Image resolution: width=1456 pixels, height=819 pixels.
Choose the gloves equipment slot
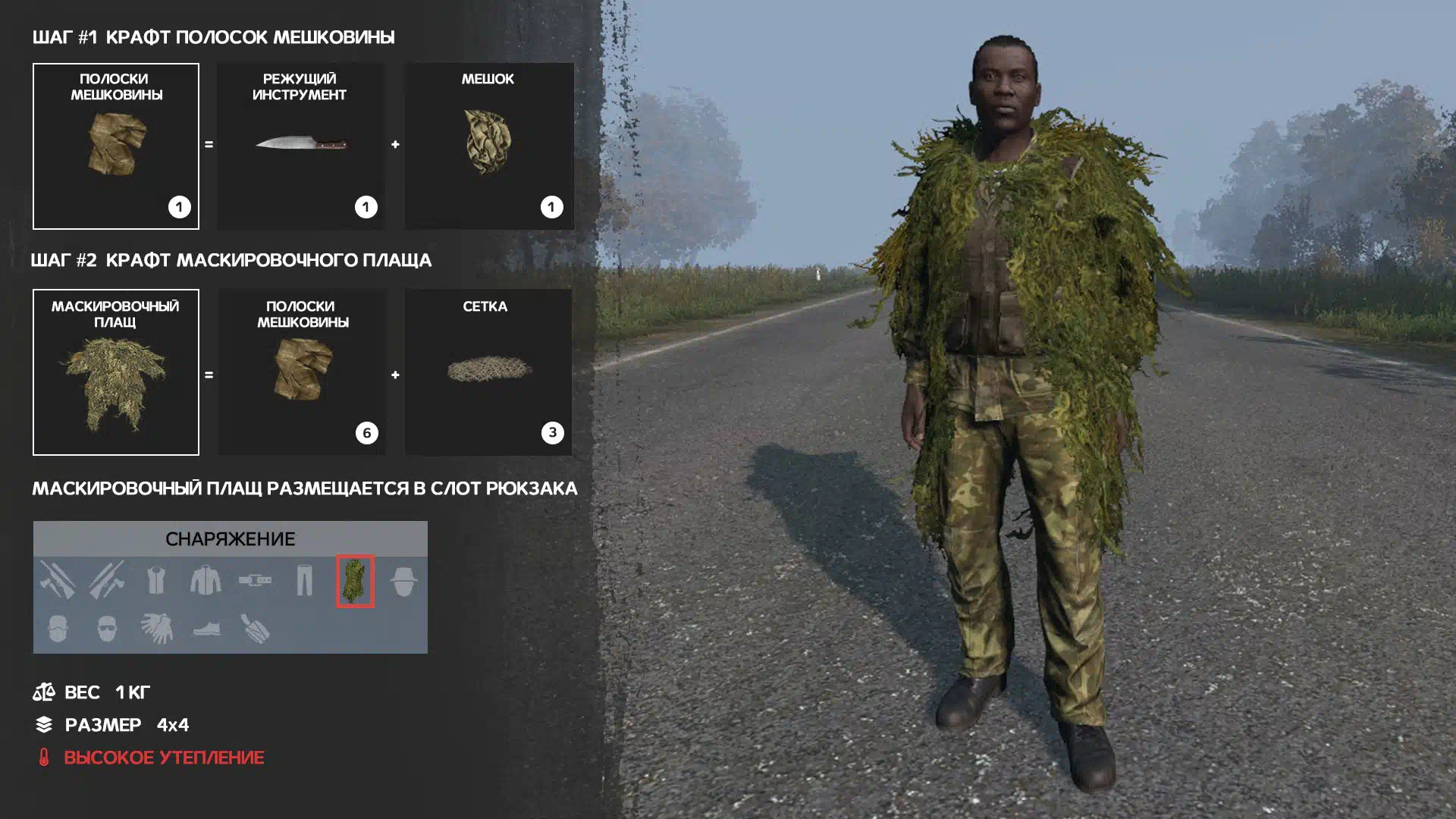click(157, 629)
